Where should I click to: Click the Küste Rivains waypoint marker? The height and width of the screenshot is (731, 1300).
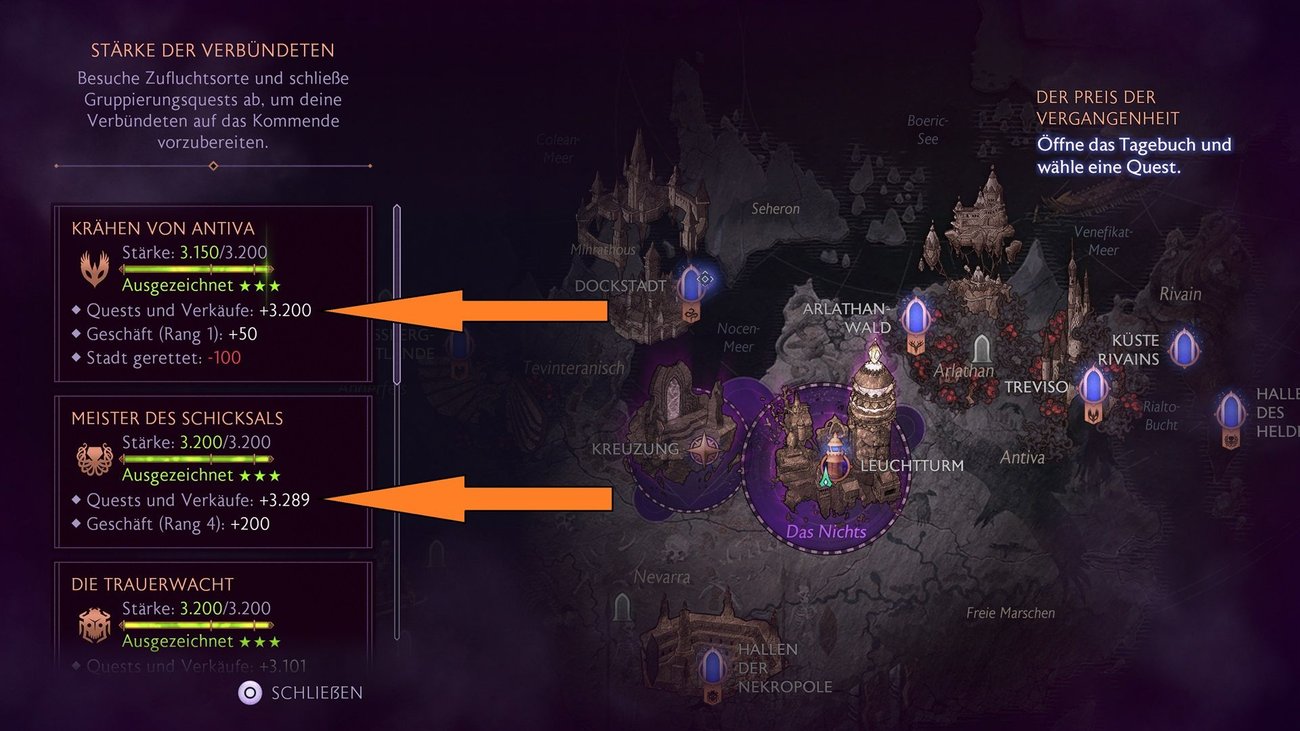[x=1184, y=348]
